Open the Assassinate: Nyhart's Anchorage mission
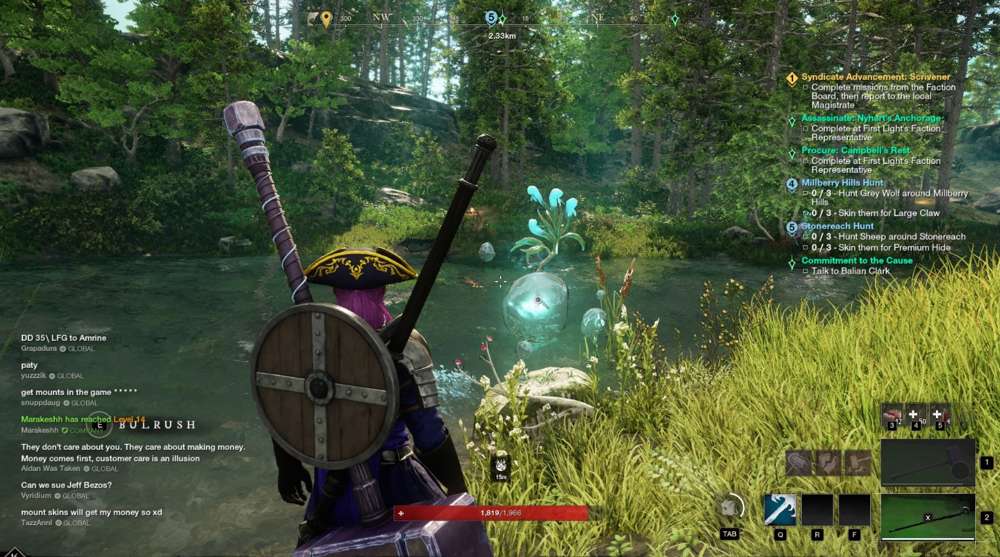Viewport: 1000px width, 557px height. tap(871, 118)
